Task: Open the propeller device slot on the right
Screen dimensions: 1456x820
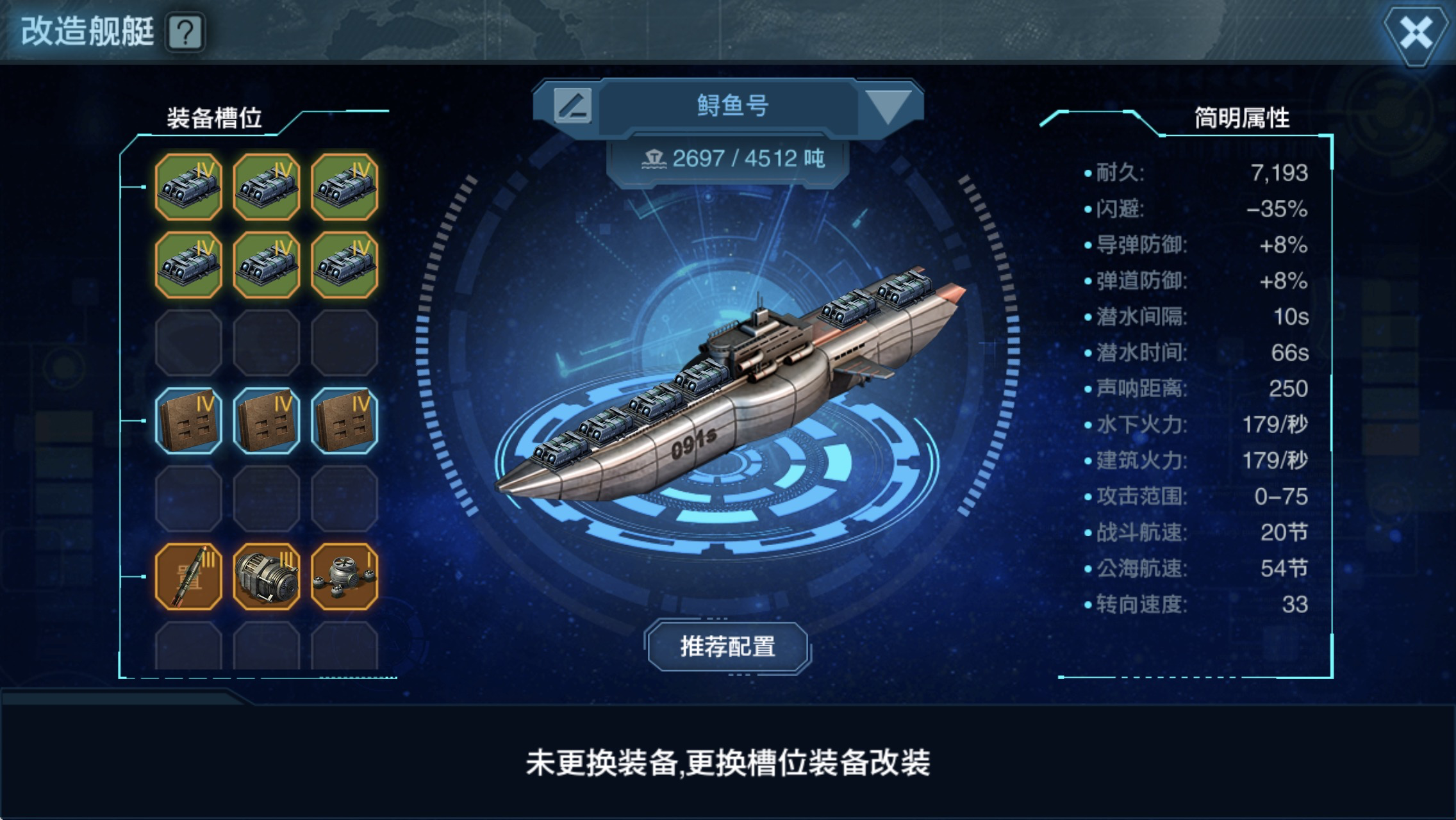Action: click(x=344, y=575)
